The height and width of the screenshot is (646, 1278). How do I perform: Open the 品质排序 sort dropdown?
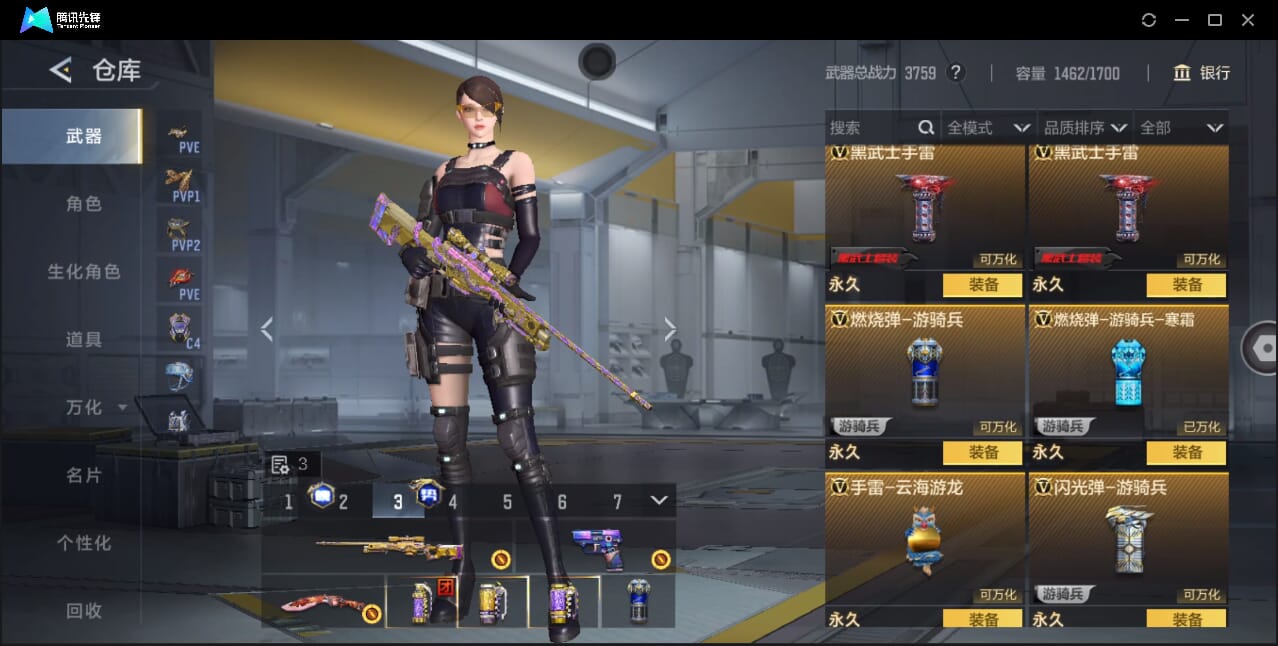click(1084, 128)
